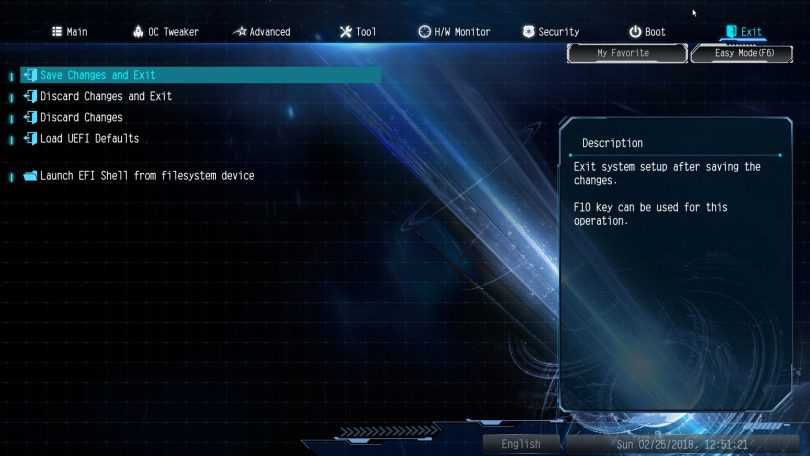Select Discard Changes and Exit
This screenshot has width=810, height=456.
point(106,96)
